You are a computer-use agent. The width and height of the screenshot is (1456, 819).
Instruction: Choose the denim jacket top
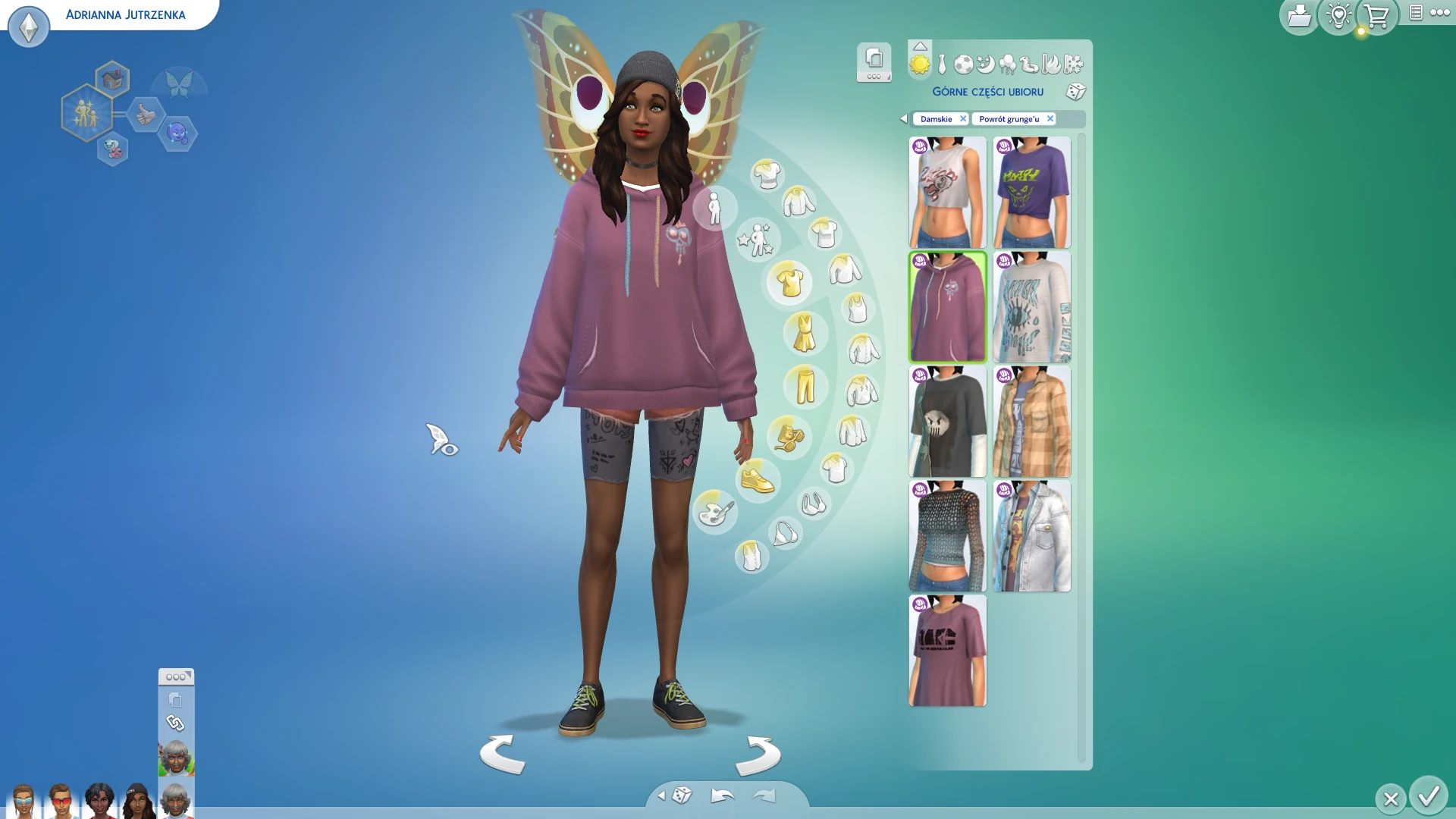[1031, 536]
